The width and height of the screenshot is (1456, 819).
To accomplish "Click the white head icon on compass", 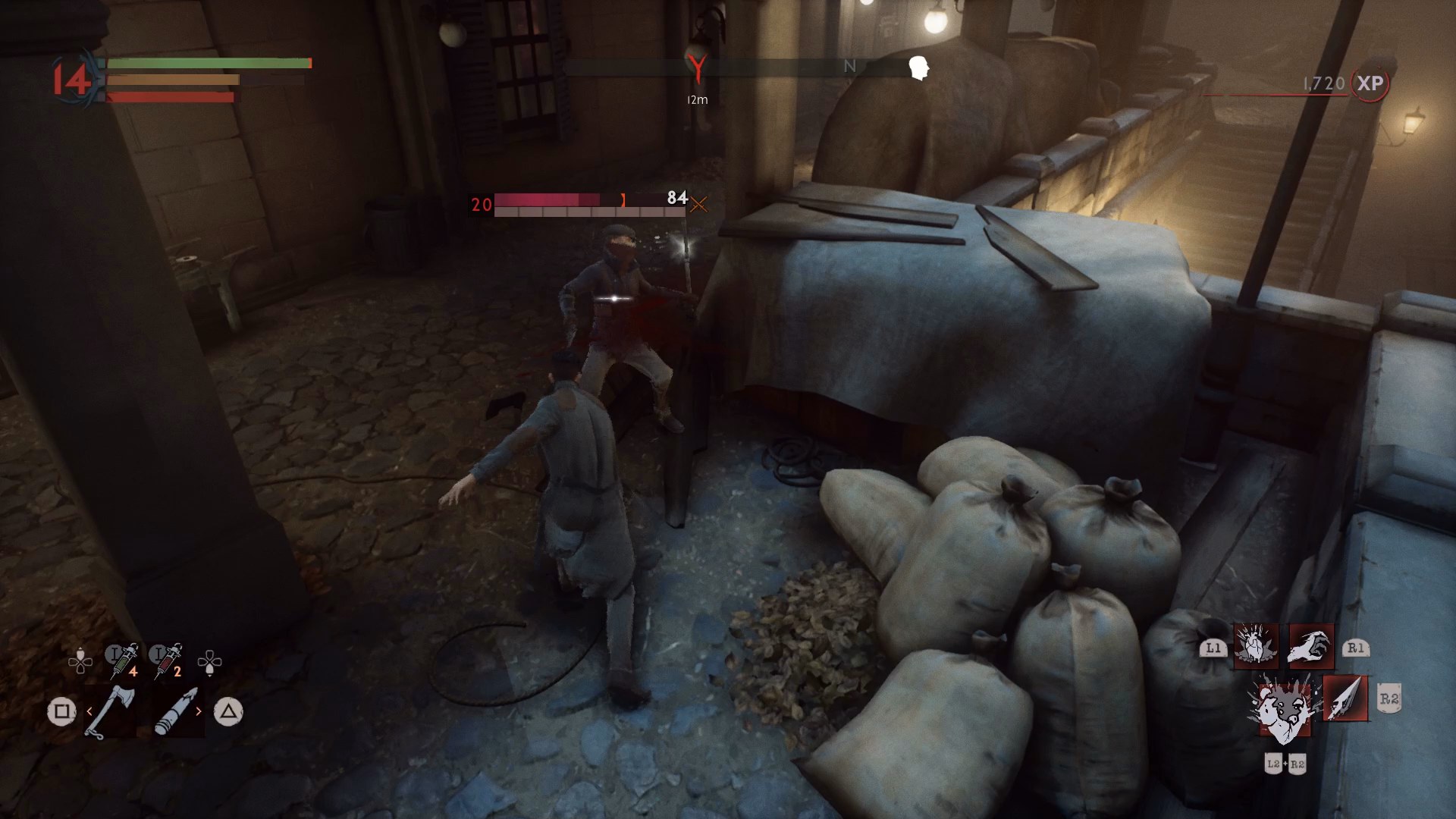I will 919,68.
